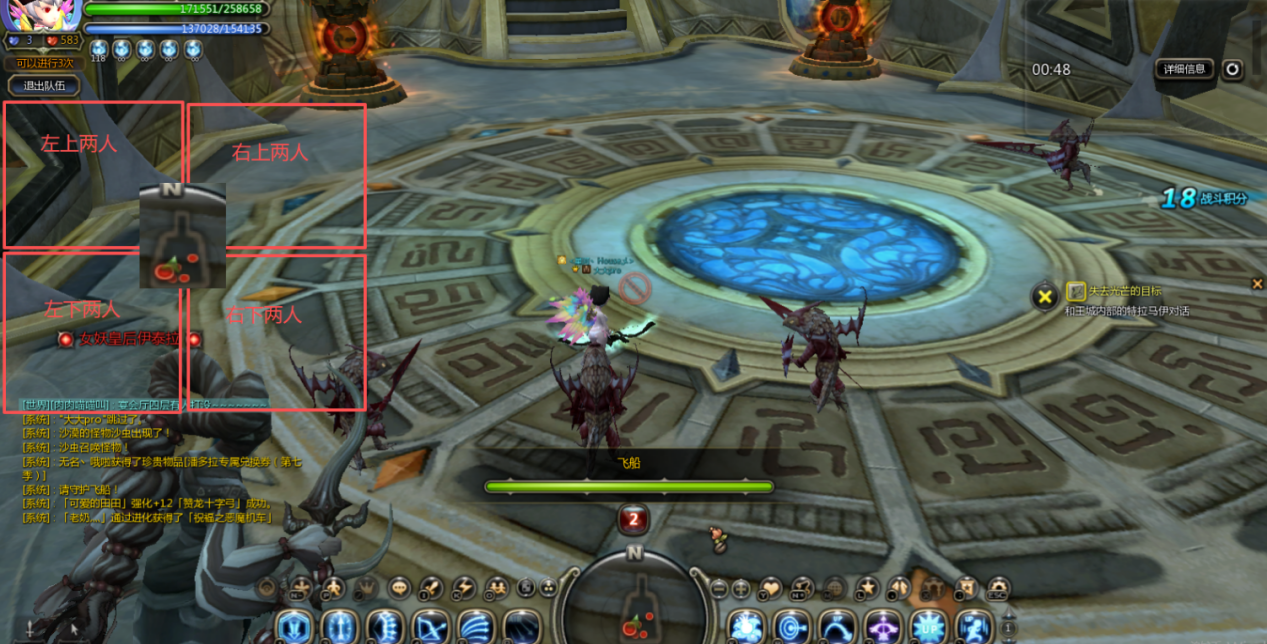Screen dimensions: 1267x644
Task: Click the 退出队伍 leave party button
Action: pyautogui.click(x=43, y=86)
